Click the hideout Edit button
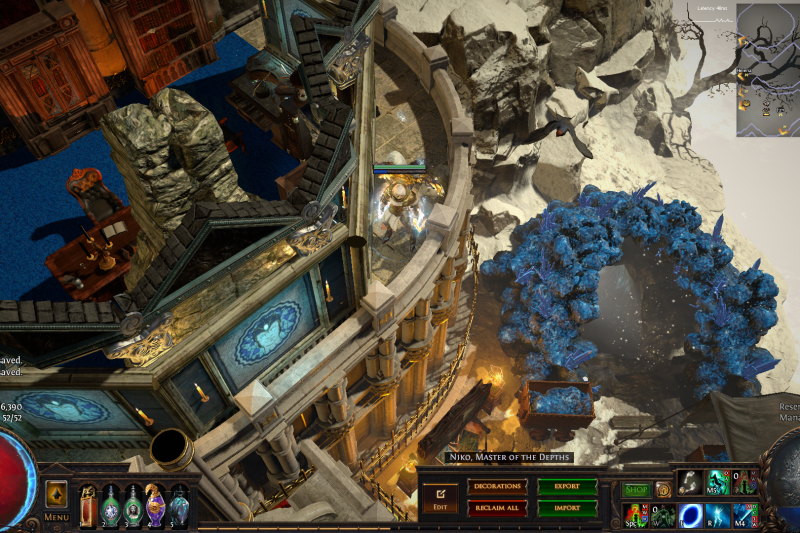Screen dimensions: 800x533 [440, 497]
